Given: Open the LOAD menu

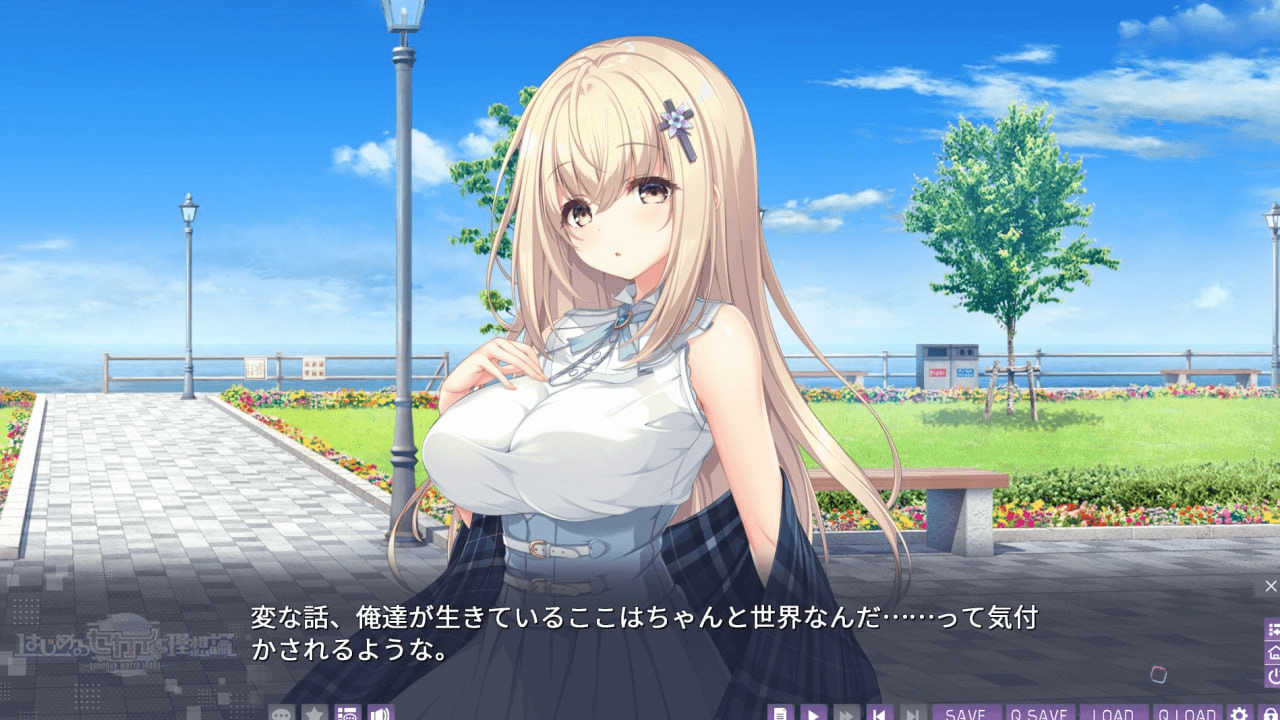Looking at the screenshot, I should click(1113, 713).
